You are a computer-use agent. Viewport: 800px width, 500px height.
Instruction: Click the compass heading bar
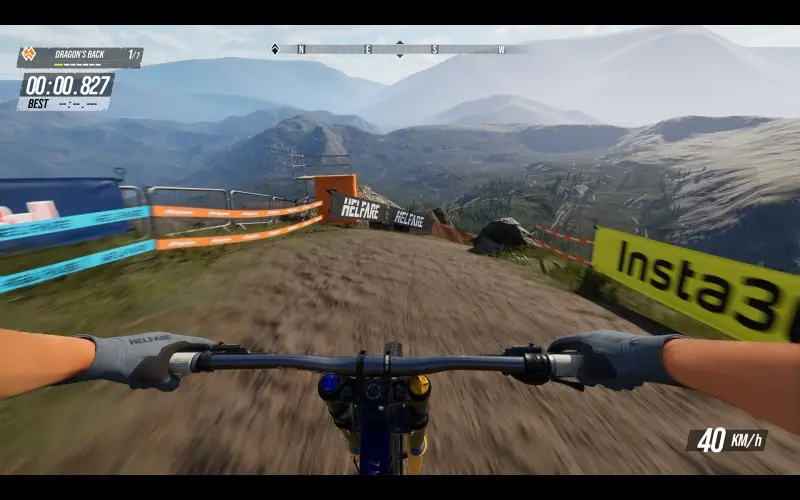tap(400, 49)
